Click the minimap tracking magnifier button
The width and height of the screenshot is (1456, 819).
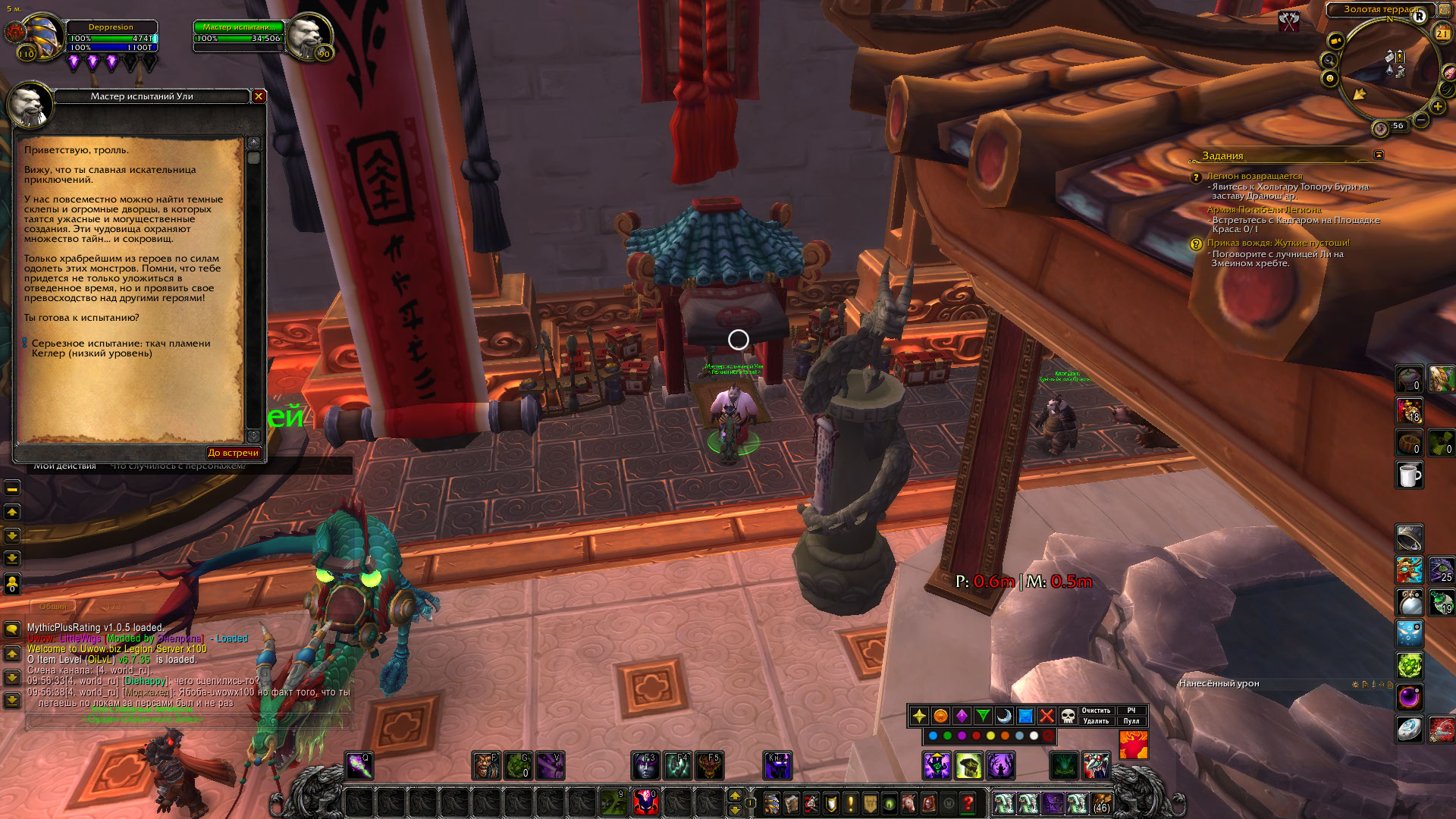tap(1329, 60)
